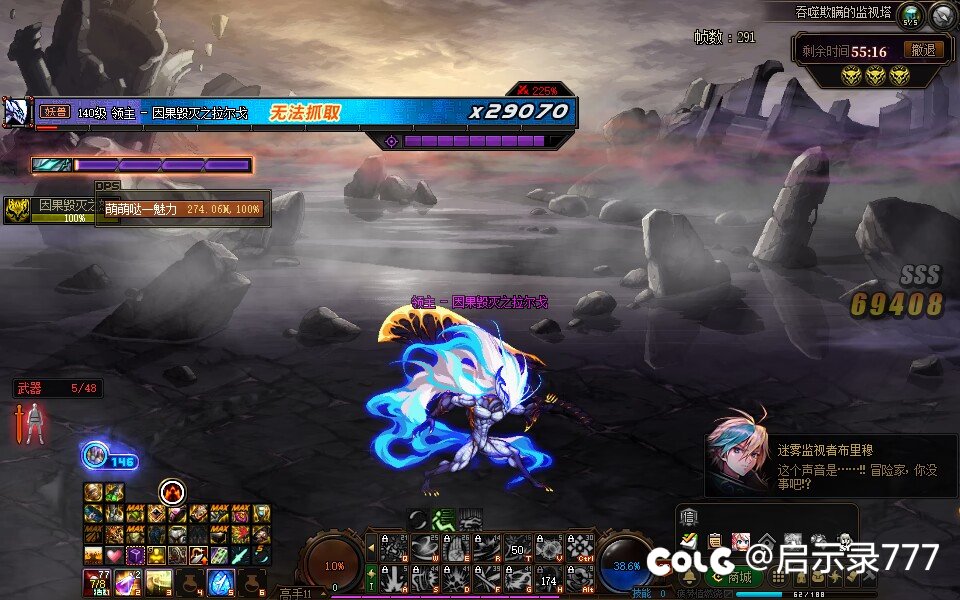
Task: Click the yellow arrow skill-bar toggle
Action: tap(372, 547)
